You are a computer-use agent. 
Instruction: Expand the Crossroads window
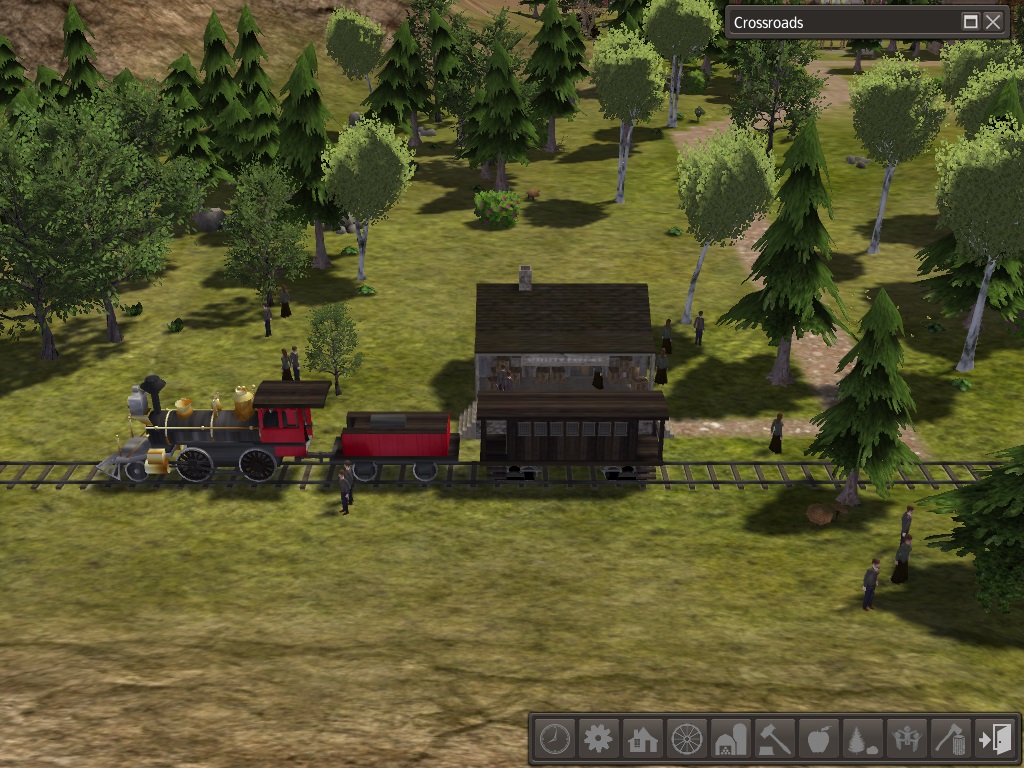click(x=970, y=22)
